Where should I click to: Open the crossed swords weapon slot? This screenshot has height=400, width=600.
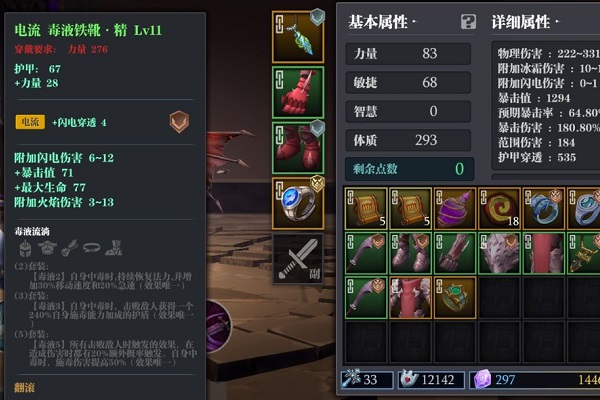(298, 257)
